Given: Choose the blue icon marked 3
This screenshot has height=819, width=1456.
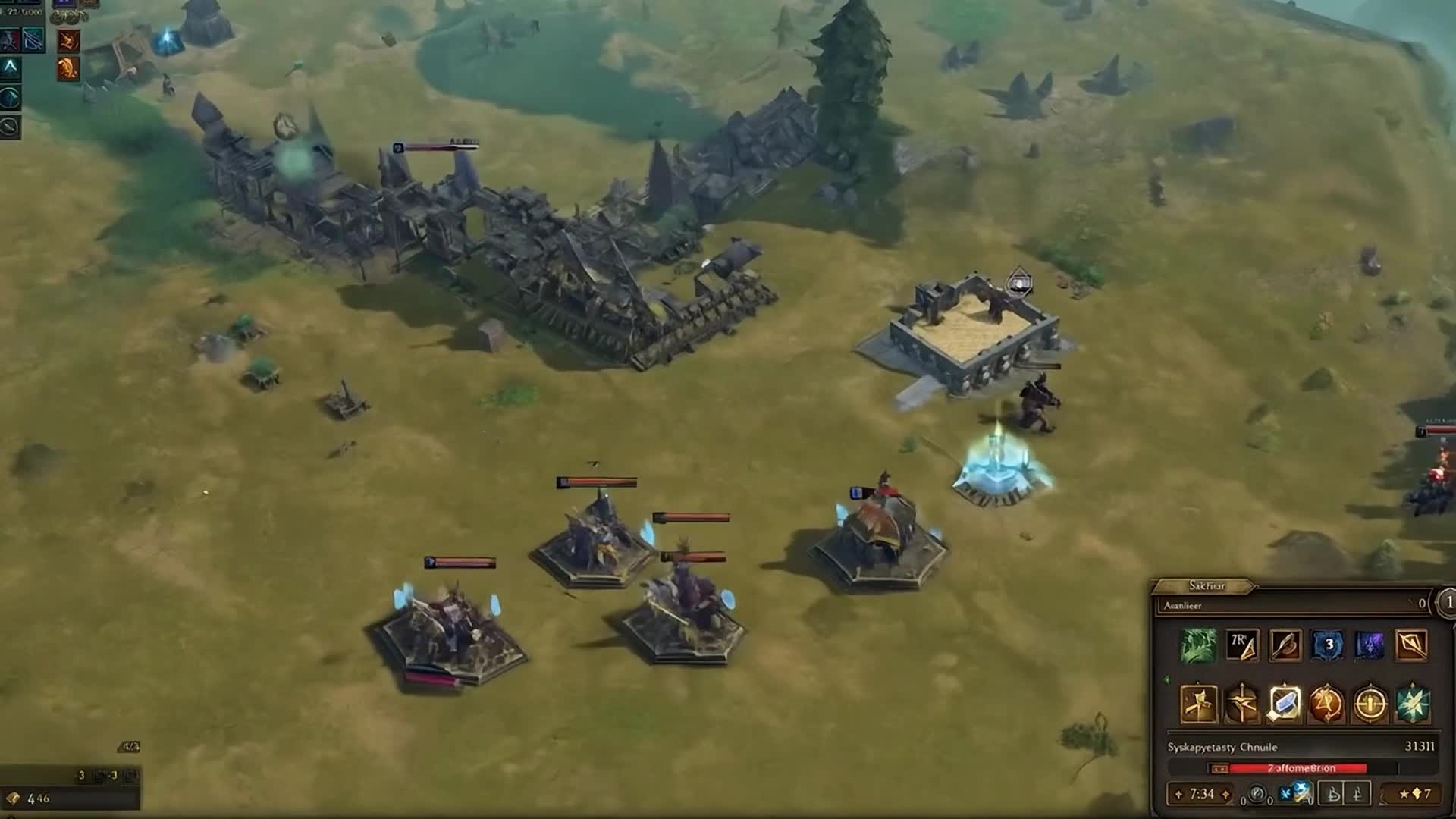Looking at the screenshot, I should 1328,645.
